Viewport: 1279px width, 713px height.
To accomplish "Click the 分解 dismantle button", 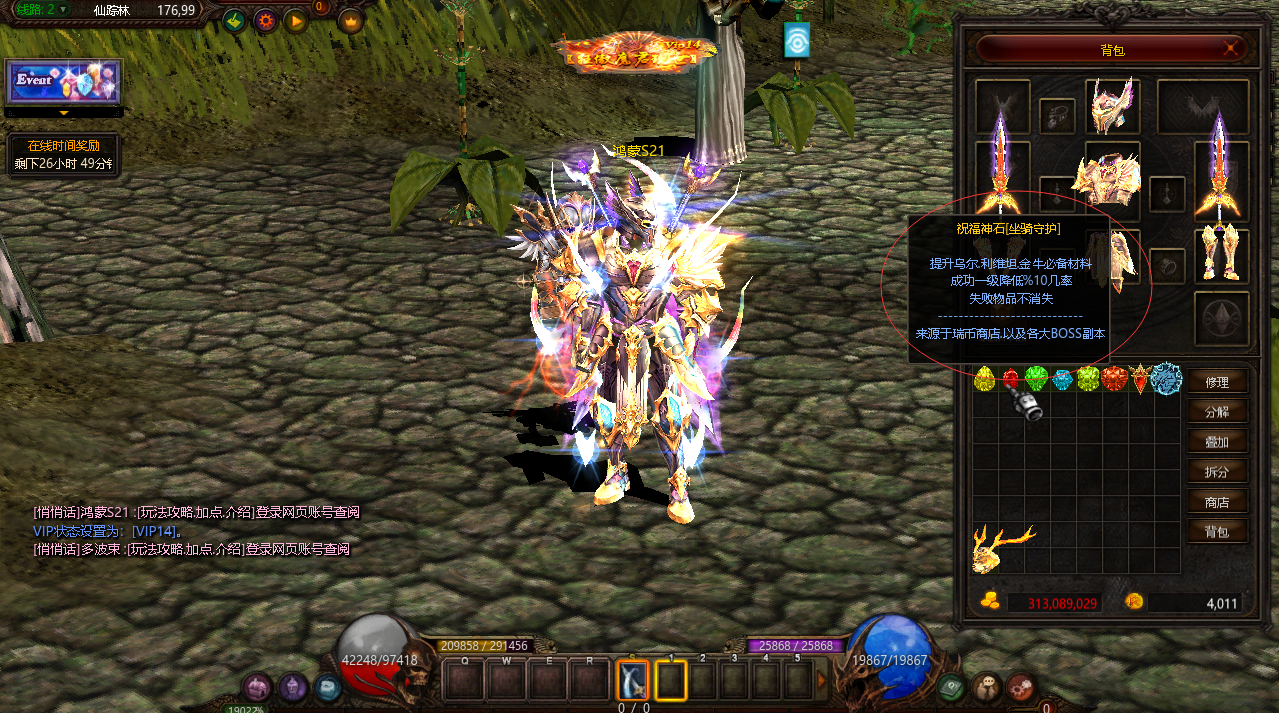I will pos(1217,411).
